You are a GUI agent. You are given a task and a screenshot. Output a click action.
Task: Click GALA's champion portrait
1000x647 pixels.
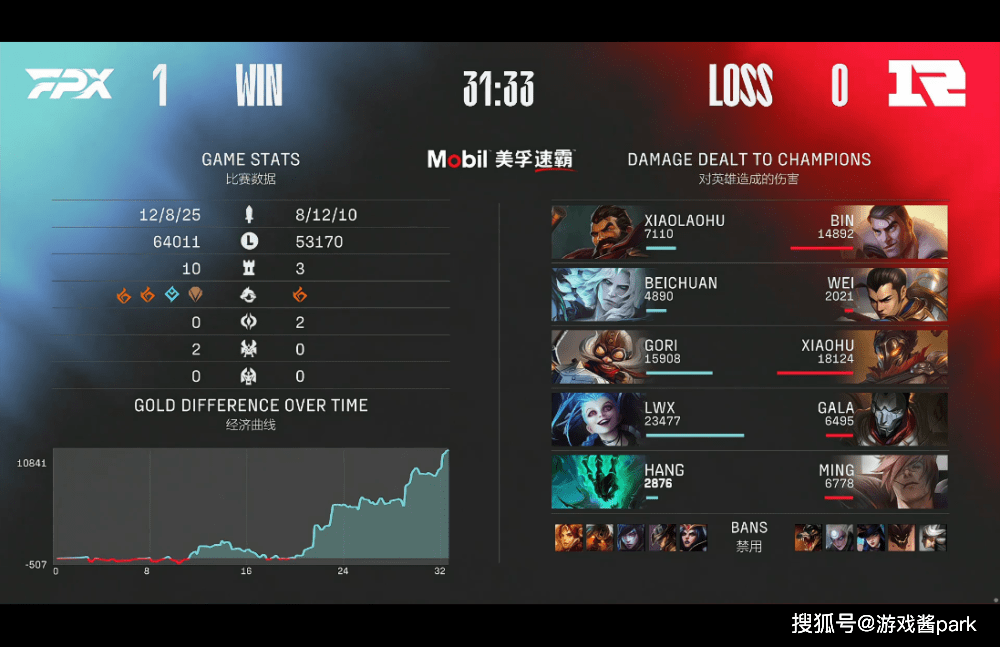(902, 419)
